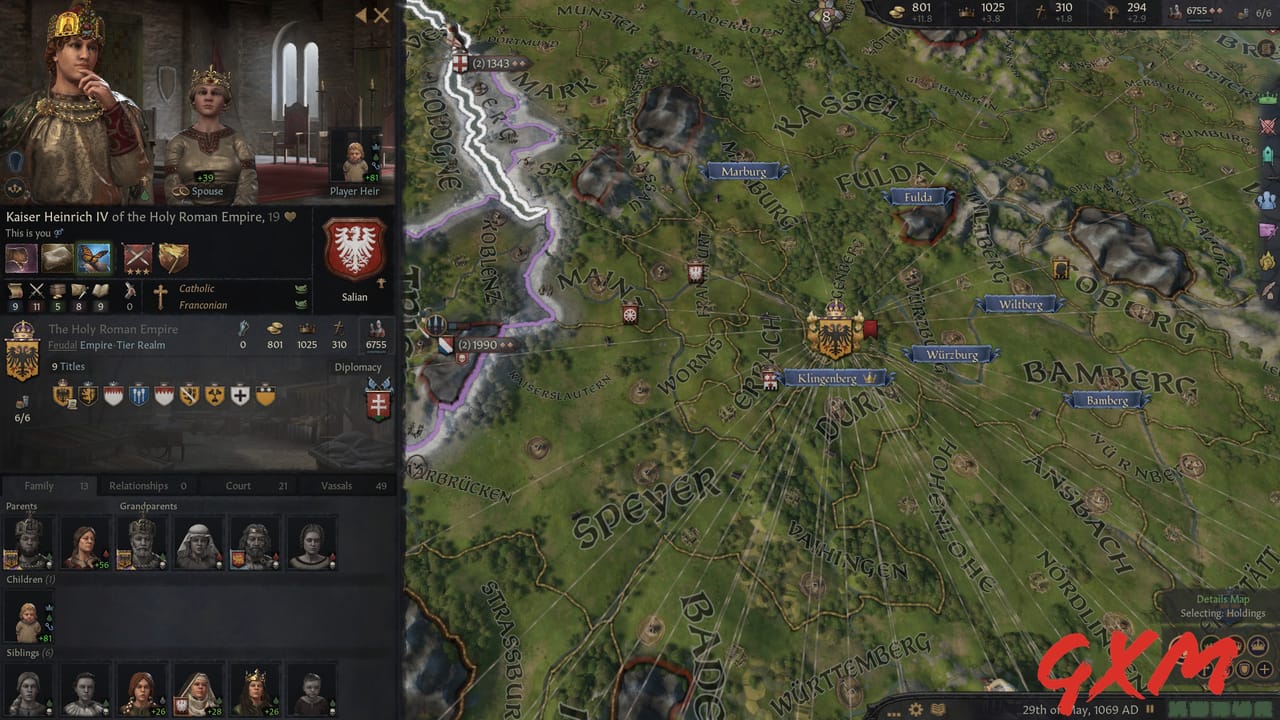
Task: Switch to the Court tab
Action: click(238, 486)
